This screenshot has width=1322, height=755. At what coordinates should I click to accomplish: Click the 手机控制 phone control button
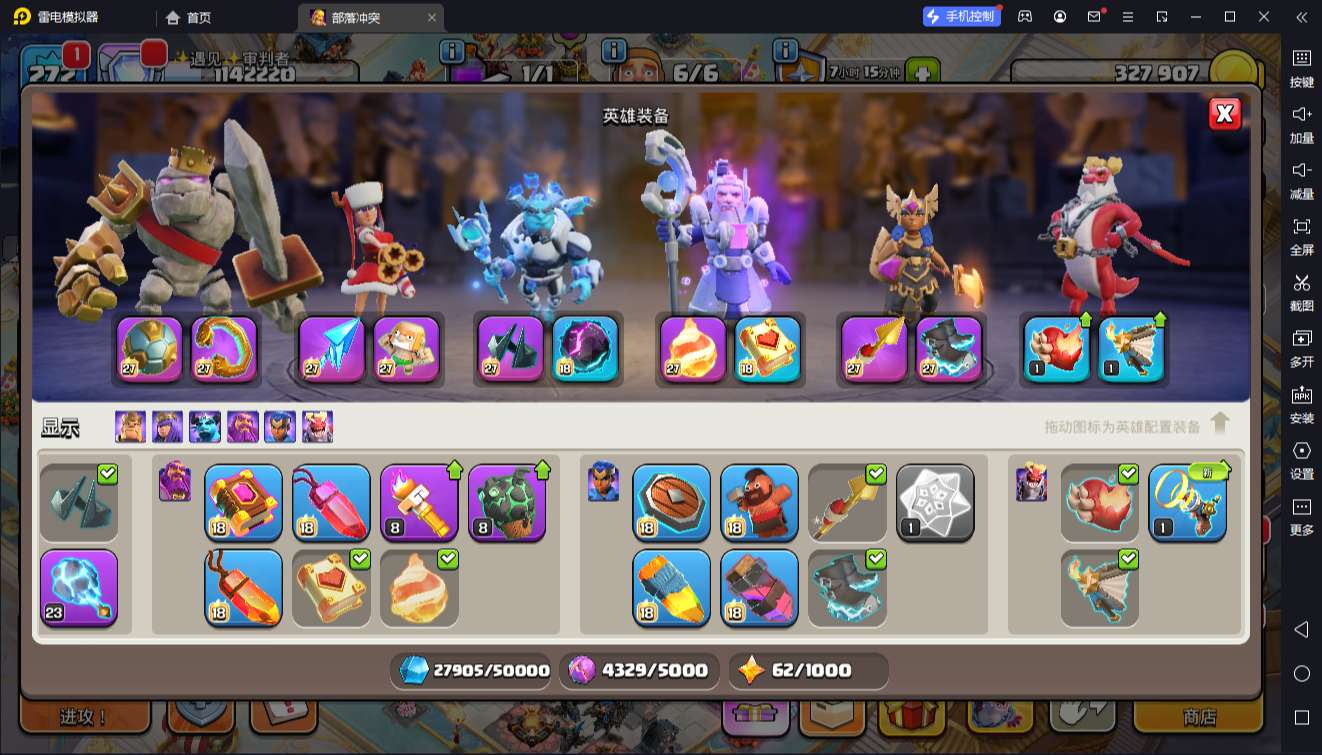961,17
